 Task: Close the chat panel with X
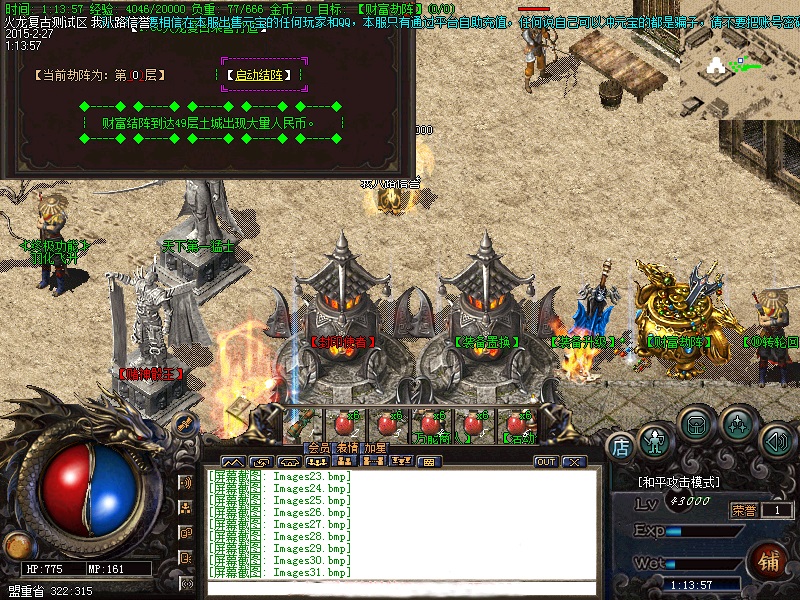573,462
